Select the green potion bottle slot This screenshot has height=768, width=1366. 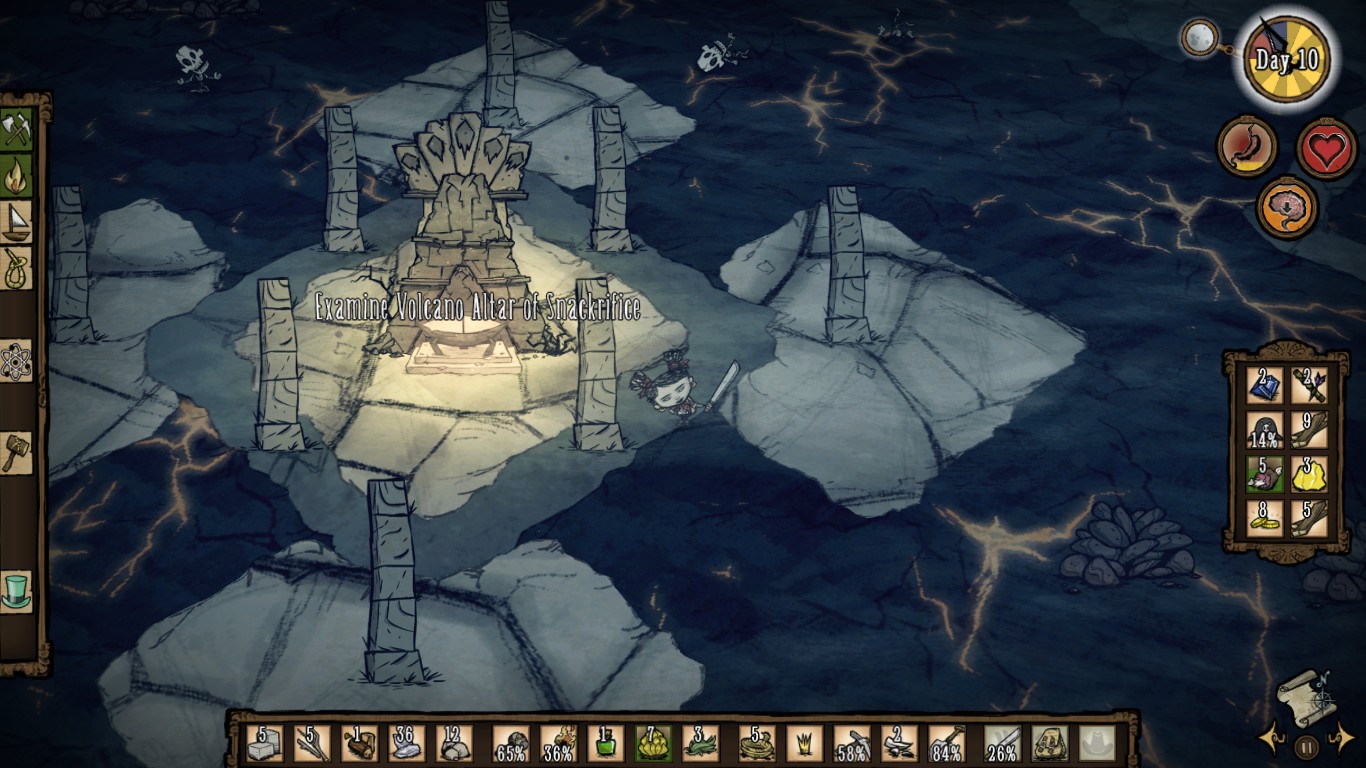(x=606, y=743)
